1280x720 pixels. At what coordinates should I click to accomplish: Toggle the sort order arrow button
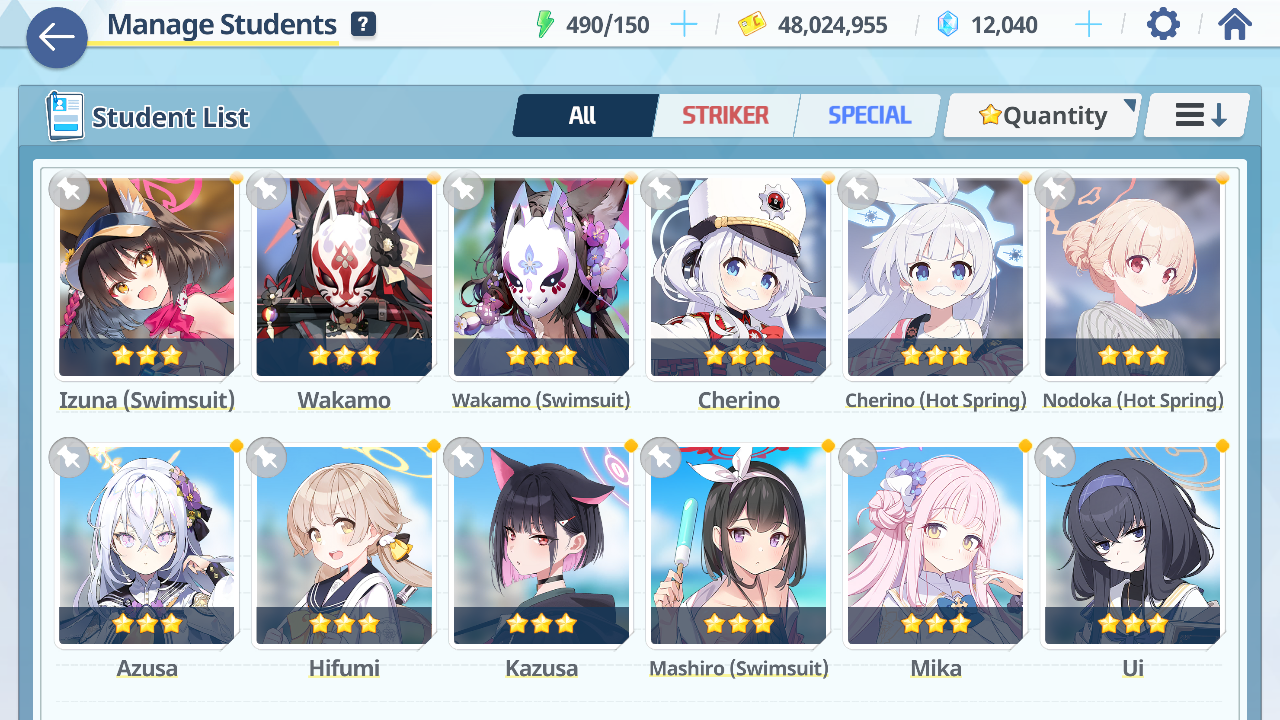1198,116
